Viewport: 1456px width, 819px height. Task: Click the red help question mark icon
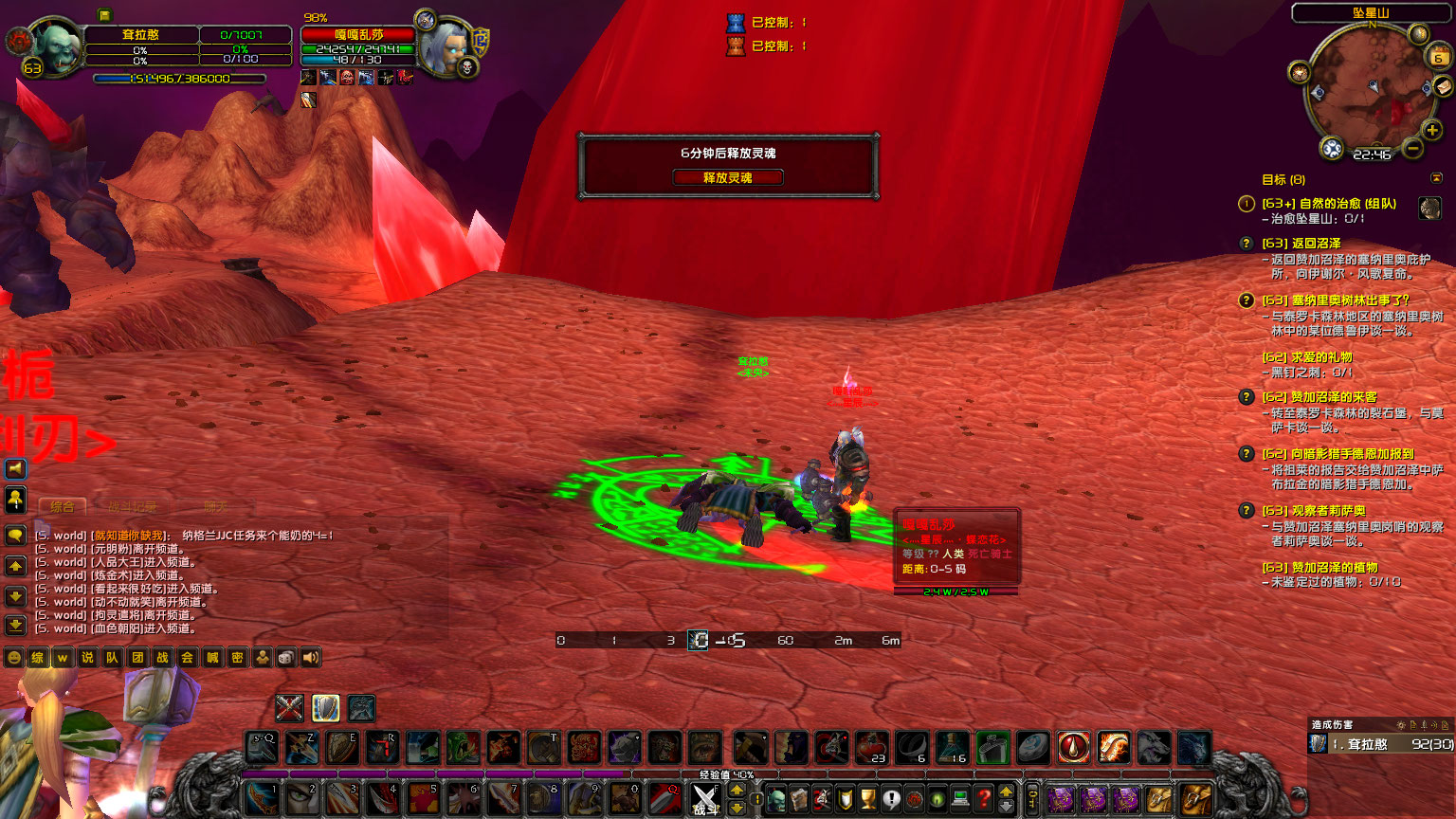983,799
